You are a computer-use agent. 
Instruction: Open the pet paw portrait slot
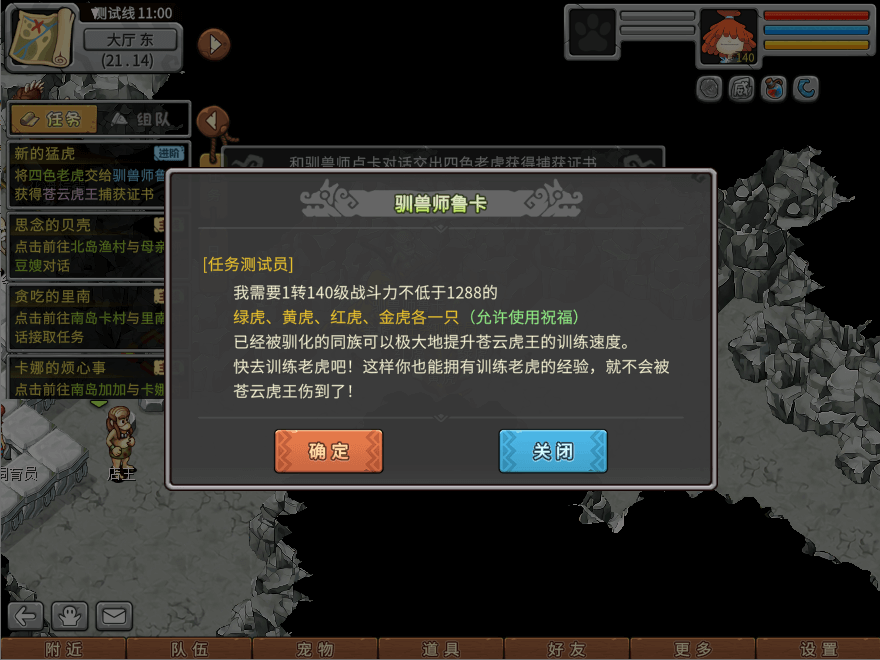591,34
